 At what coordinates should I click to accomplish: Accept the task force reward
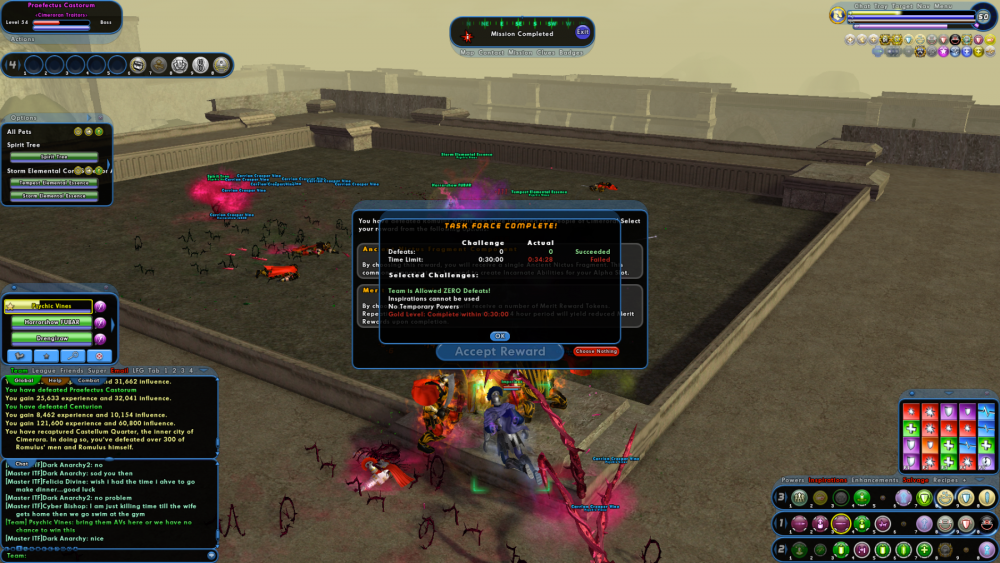click(x=499, y=352)
